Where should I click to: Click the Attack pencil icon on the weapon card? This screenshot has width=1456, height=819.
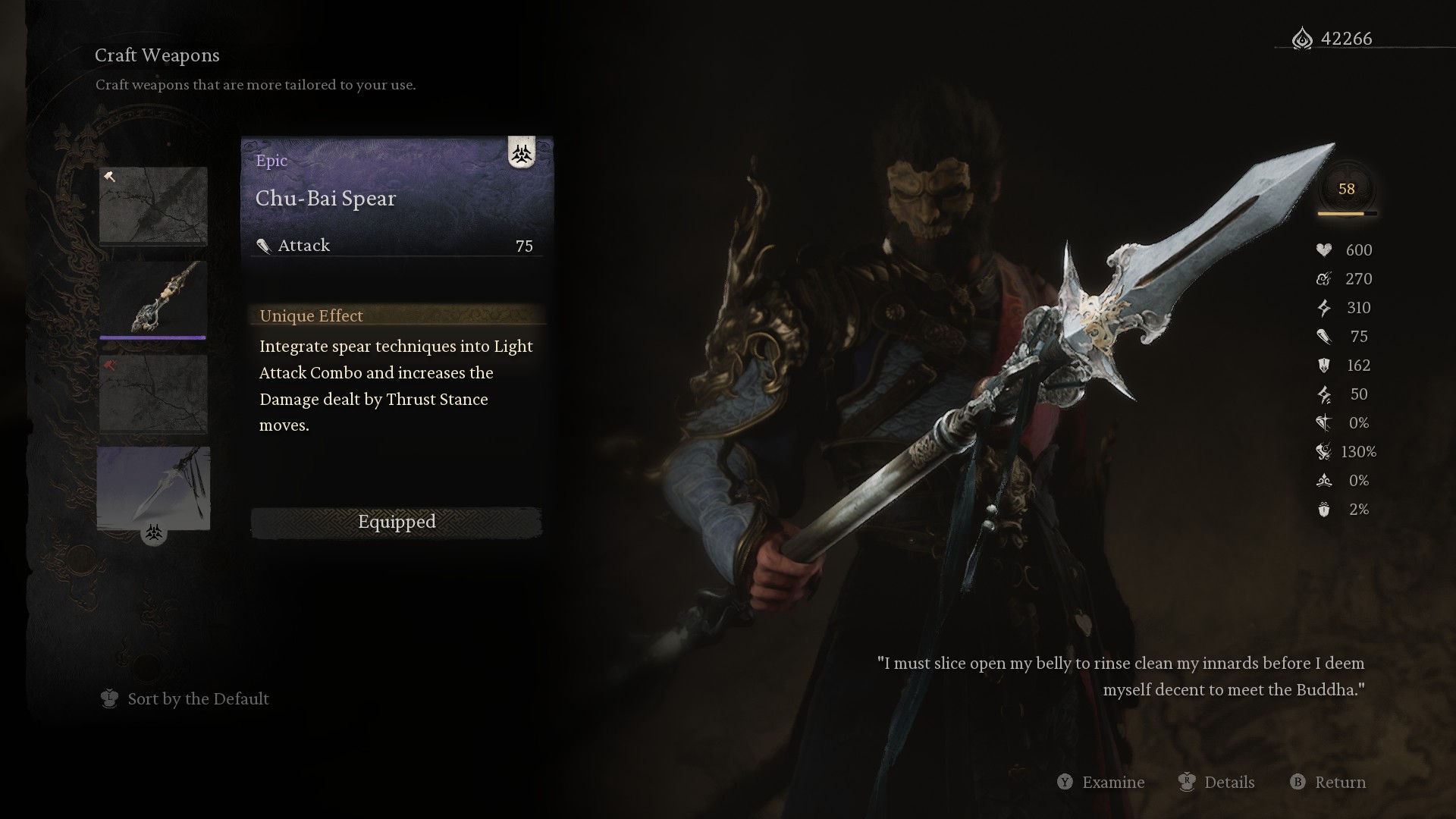click(265, 245)
